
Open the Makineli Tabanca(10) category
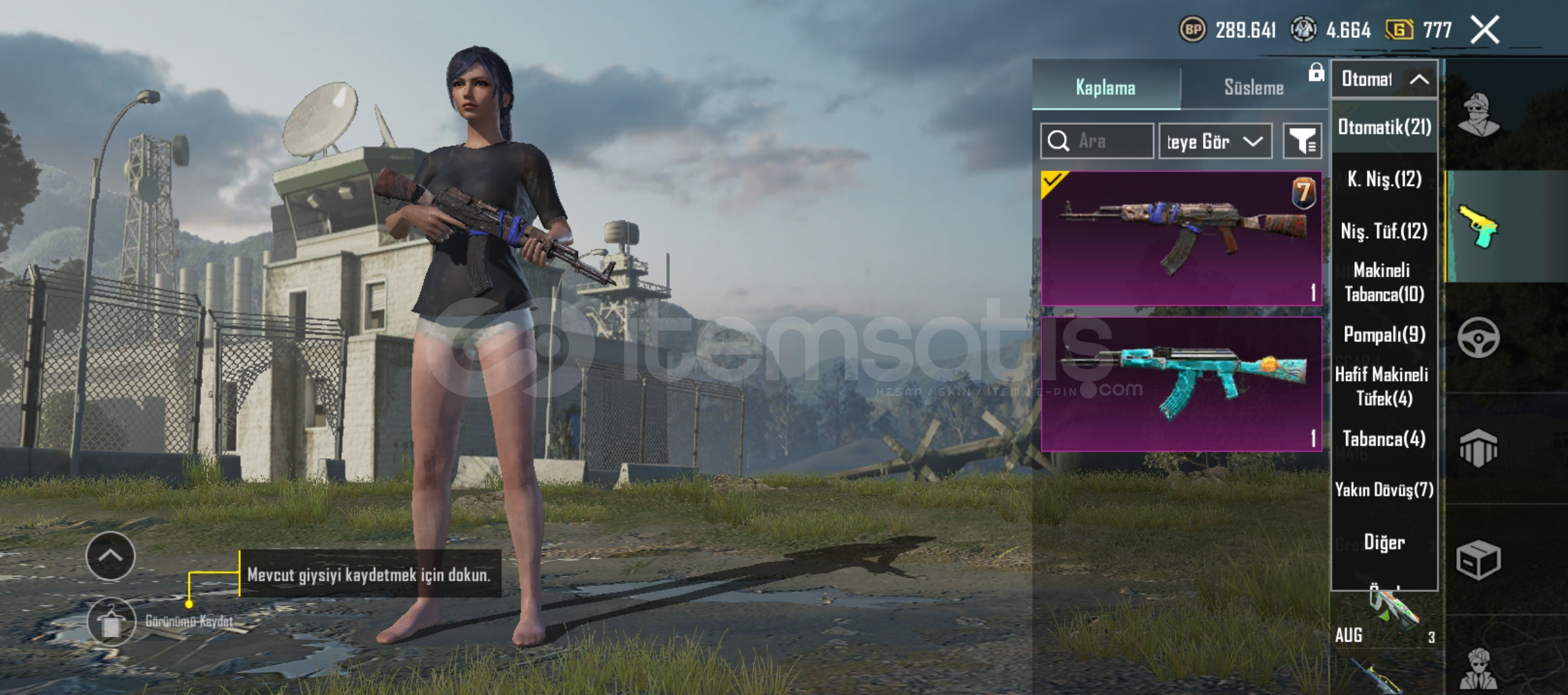[1384, 282]
